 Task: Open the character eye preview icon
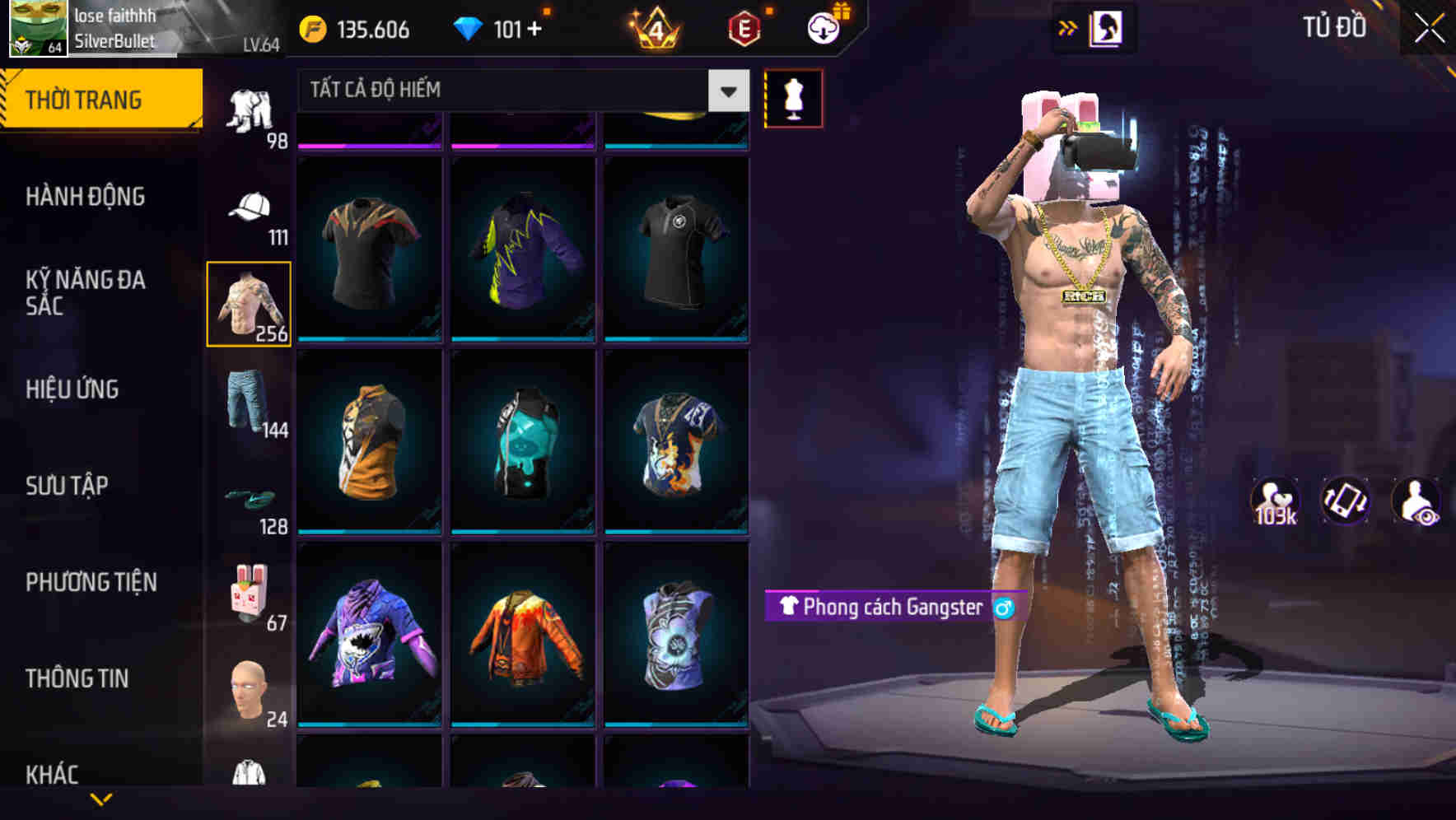(x=1418, y=503)
